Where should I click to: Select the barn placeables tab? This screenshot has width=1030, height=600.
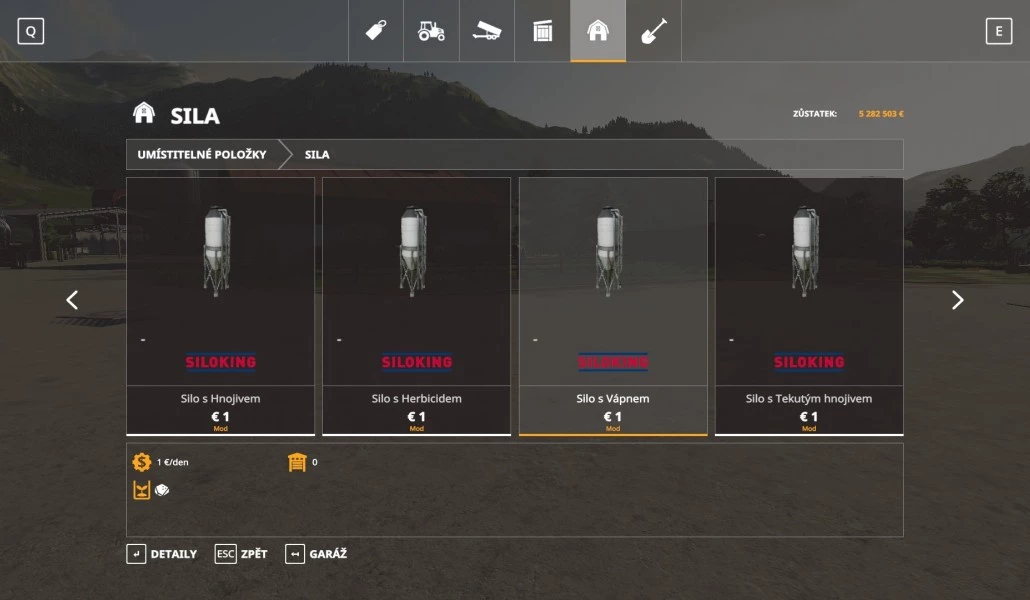point(598,31)
